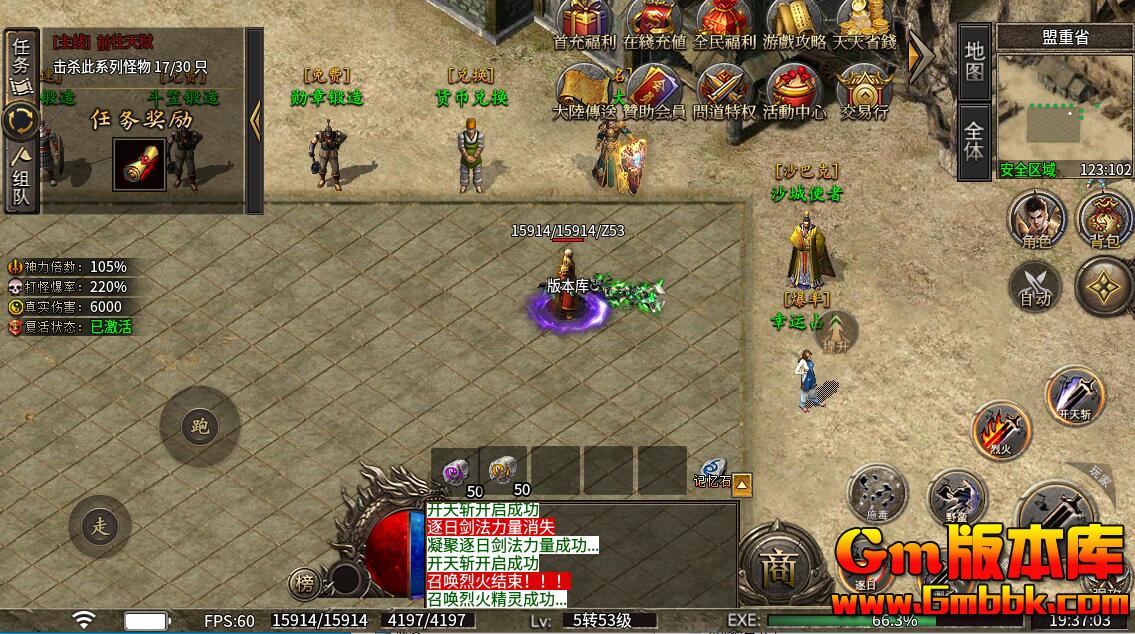1135x634 pixels.
Task: Open the 天天省钱 gold coins icon
Action: click(864, 22)
